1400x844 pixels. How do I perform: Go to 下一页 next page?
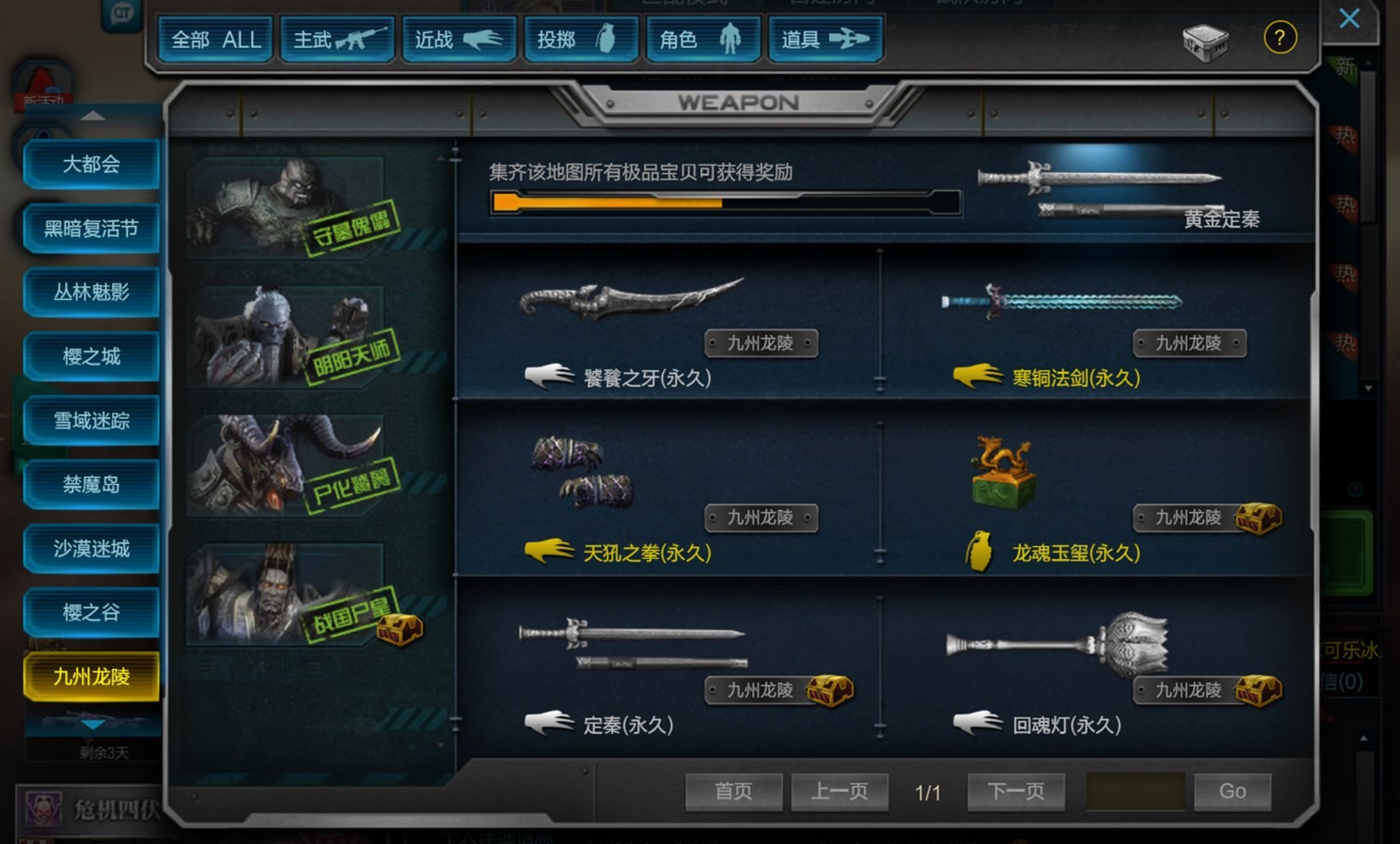[x=1016, y=791]
